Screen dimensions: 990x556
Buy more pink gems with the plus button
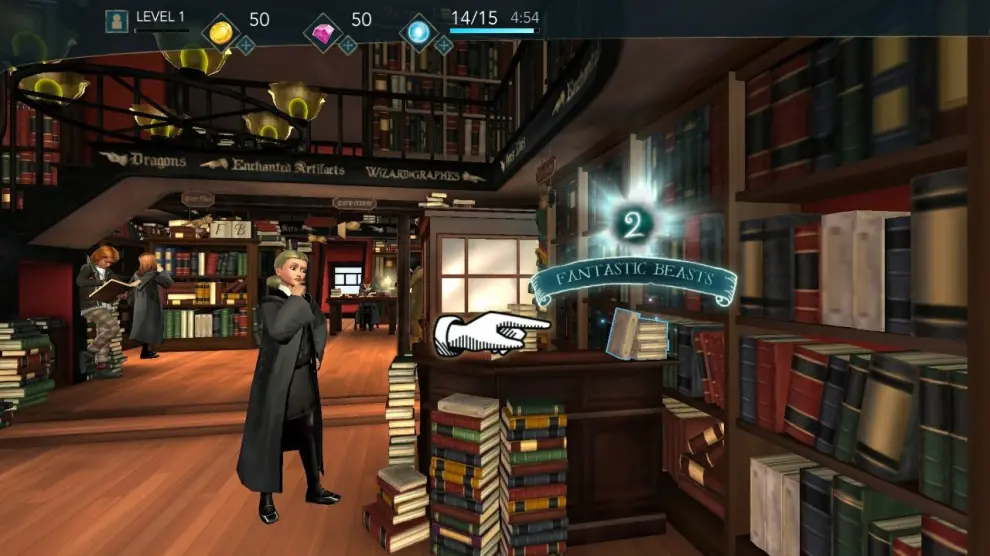347,45
